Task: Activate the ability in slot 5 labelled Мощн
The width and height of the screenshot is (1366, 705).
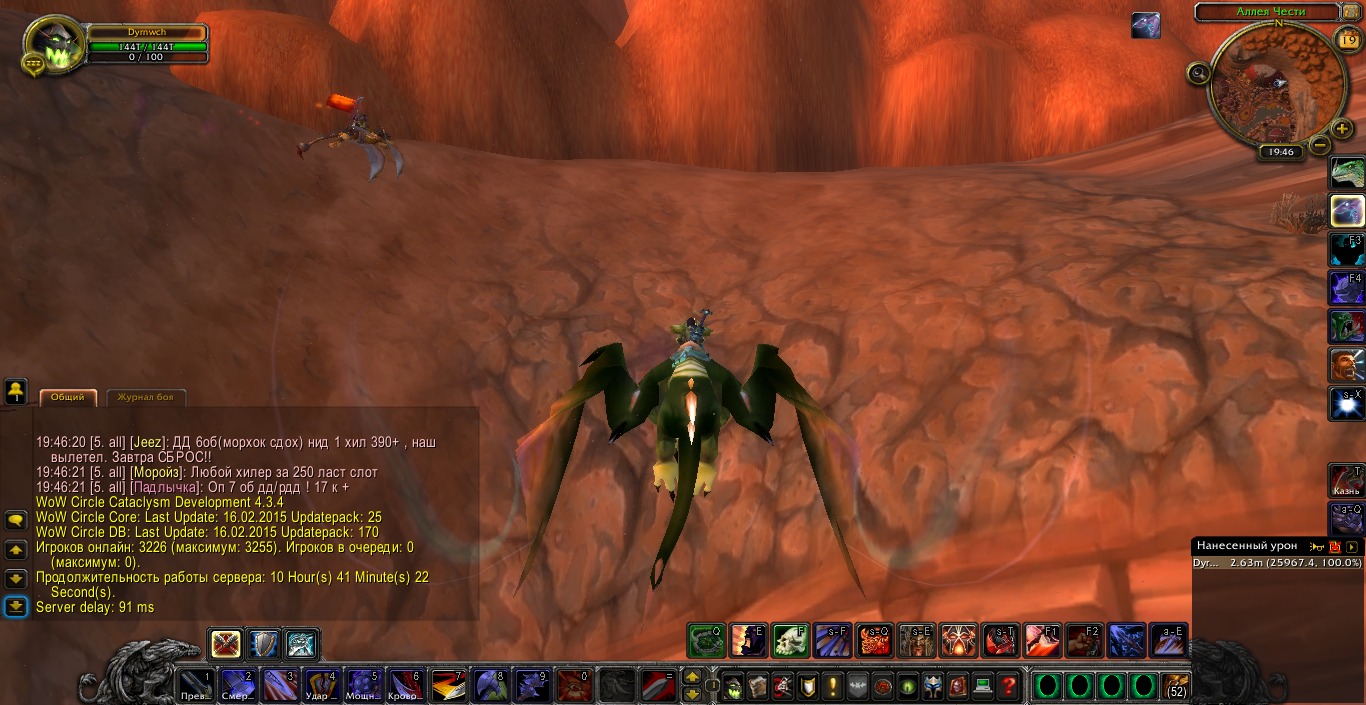Action: tap(362, 686)
